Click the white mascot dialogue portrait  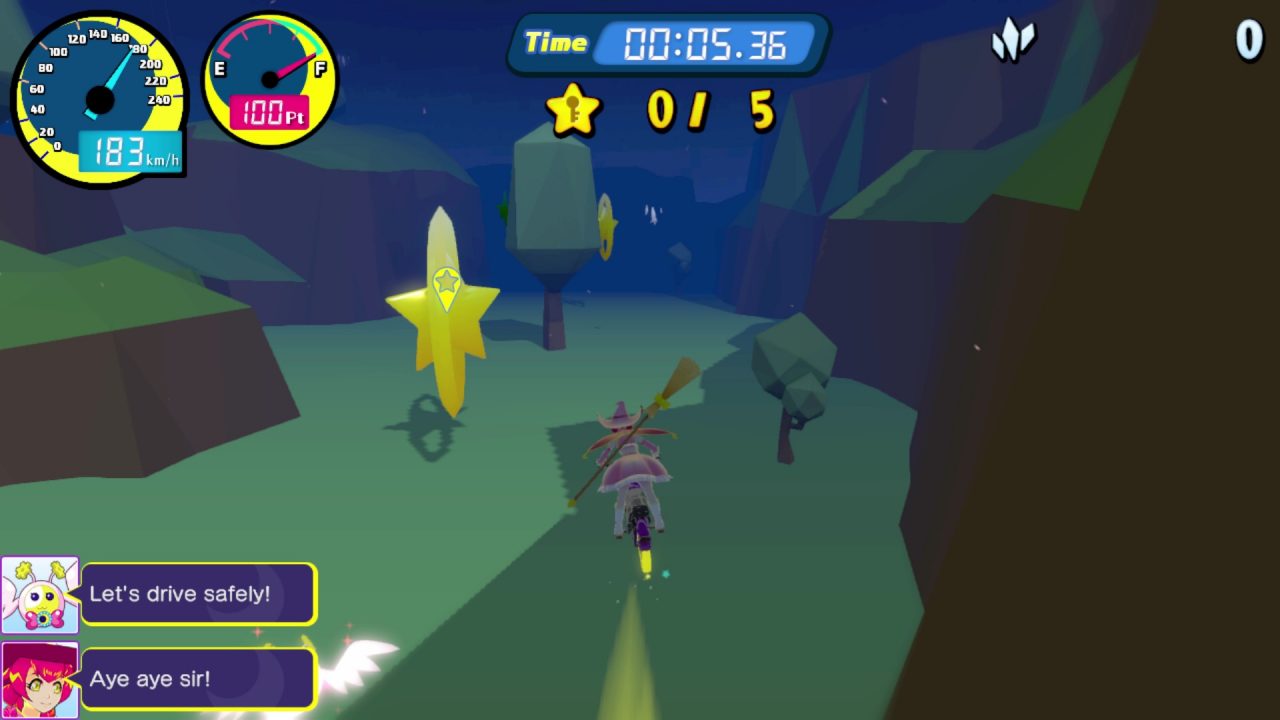pyautogui.click(x=40, y=595)
